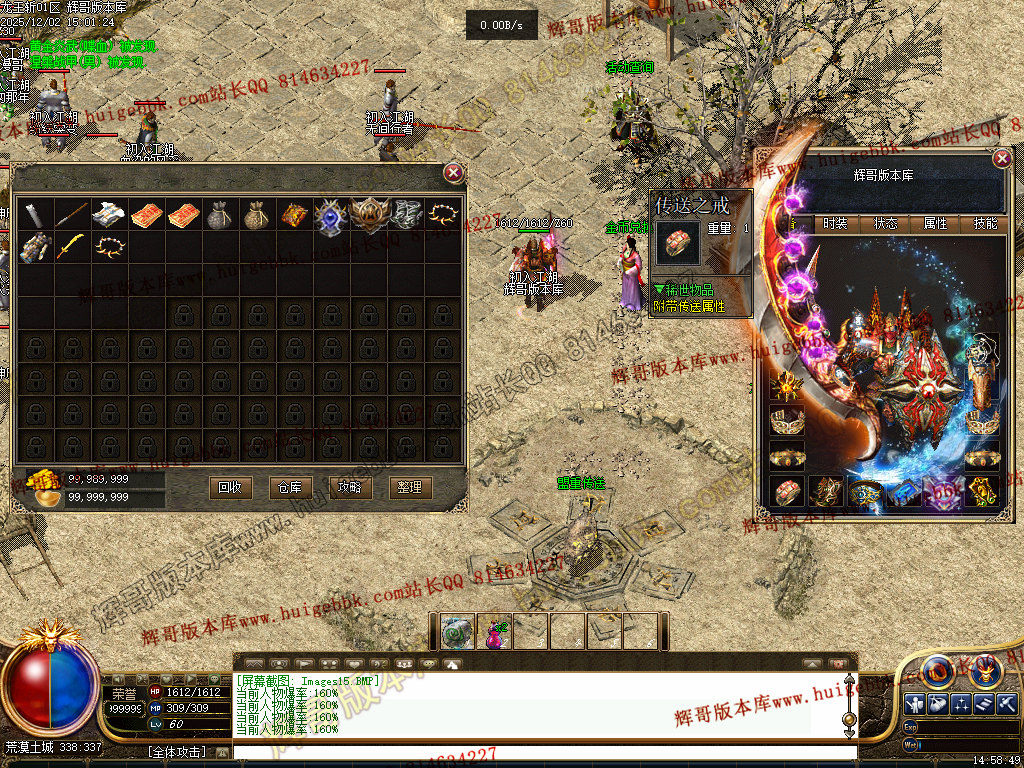This screenshot has width=1024, height=768.
Task: Use the pink potion in the hotbar
Action: pos(495,632)
